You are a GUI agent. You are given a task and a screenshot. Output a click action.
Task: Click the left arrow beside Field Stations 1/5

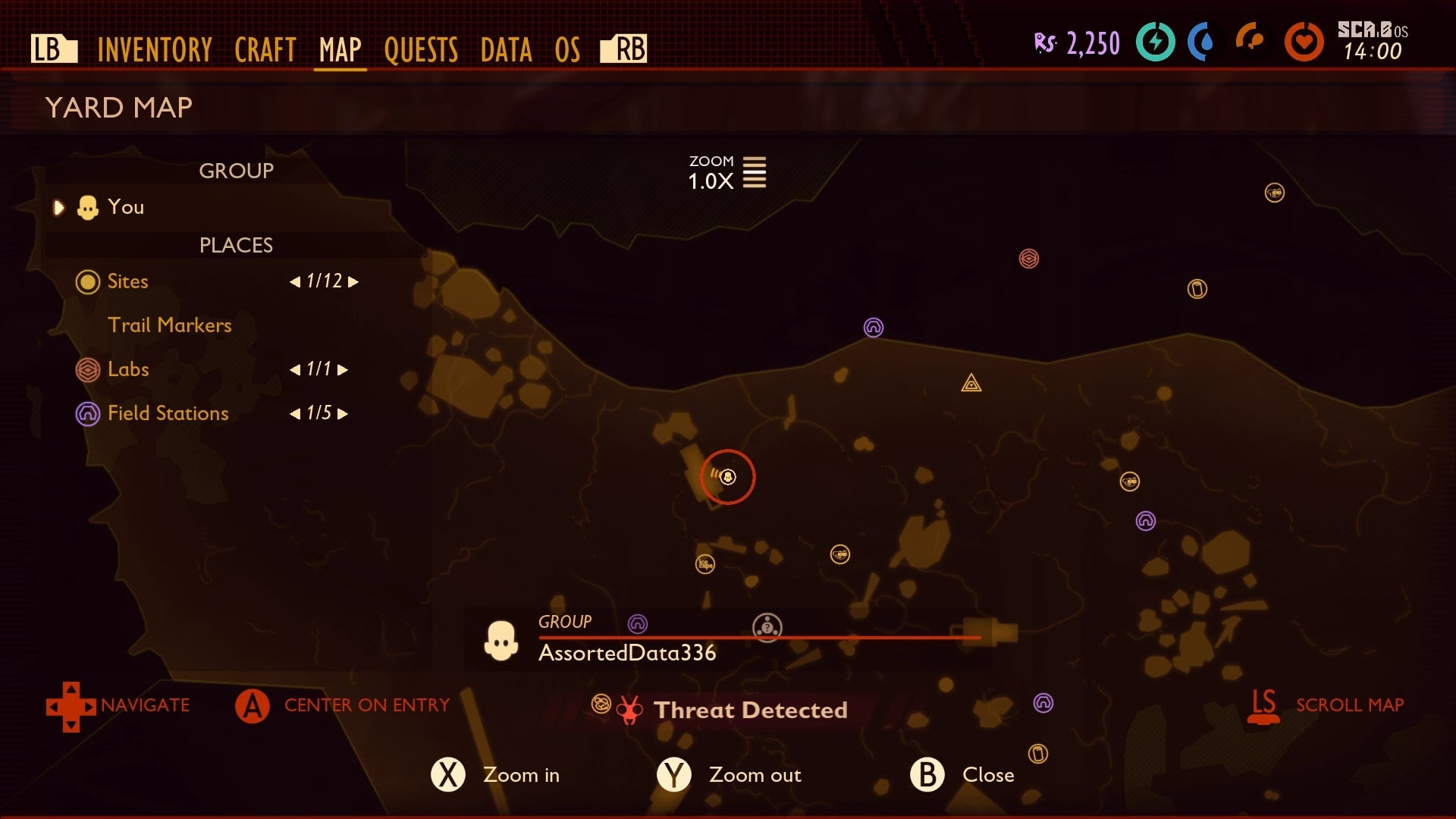[x=296, y=413]
